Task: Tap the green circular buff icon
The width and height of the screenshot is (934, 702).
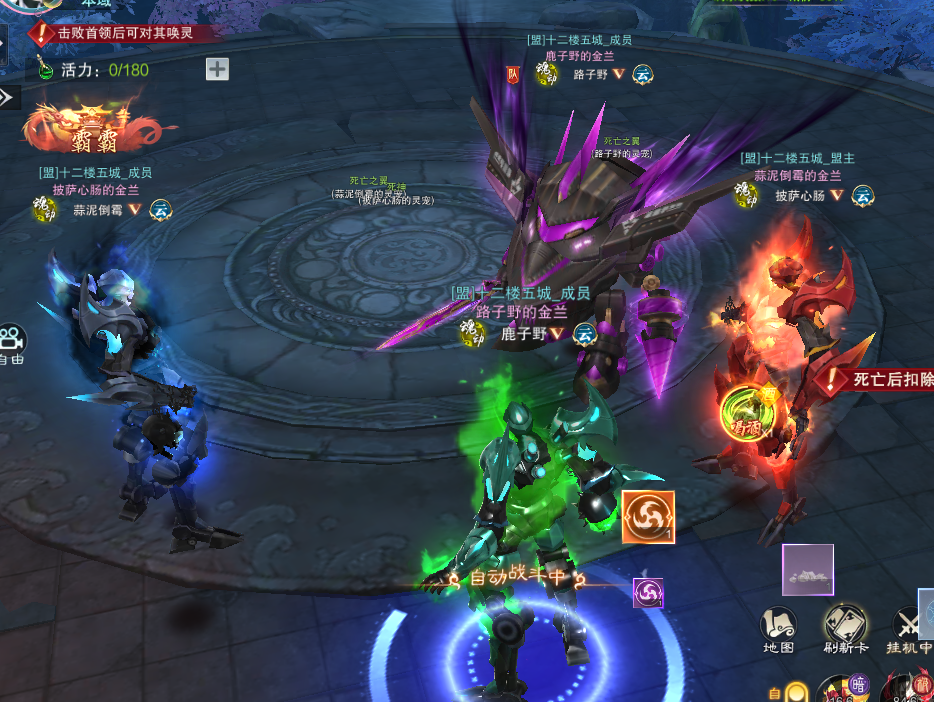Action: pos(745,411)
